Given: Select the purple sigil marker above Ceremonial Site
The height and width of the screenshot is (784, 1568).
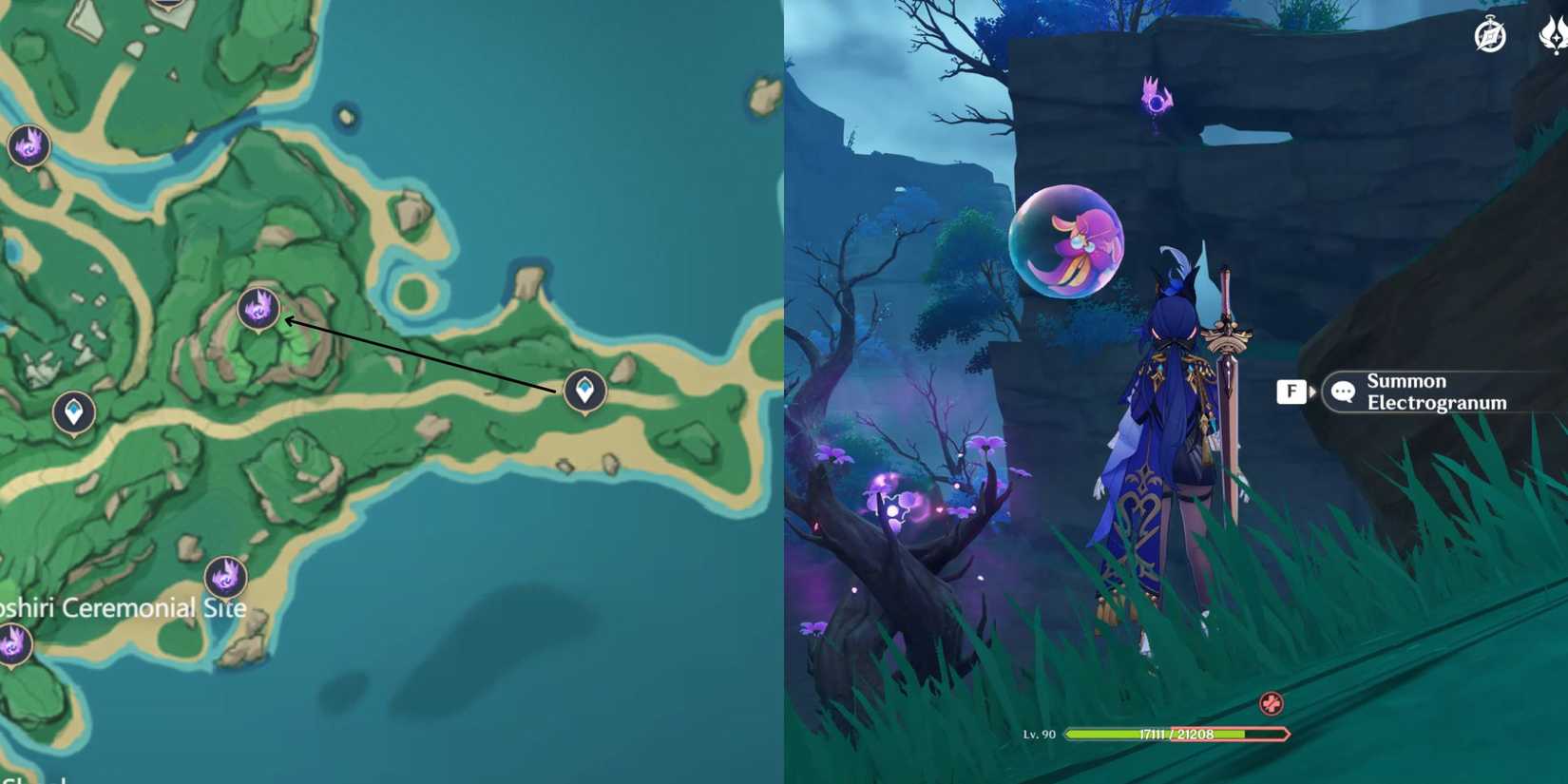Looking at the screenshot, I should click(x=225, y=576).
